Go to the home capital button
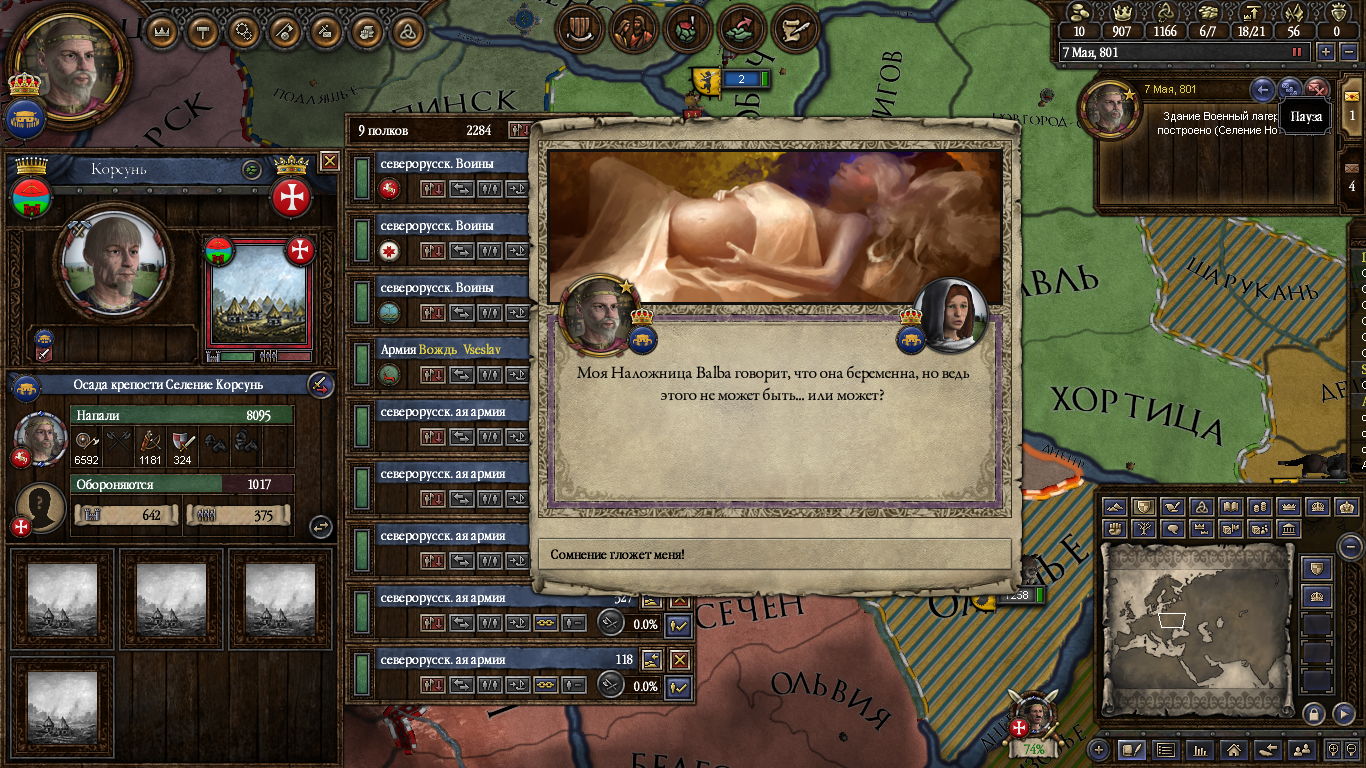Image resolution: width=1366 pixels, height=768 pixels. [1233, 749]
